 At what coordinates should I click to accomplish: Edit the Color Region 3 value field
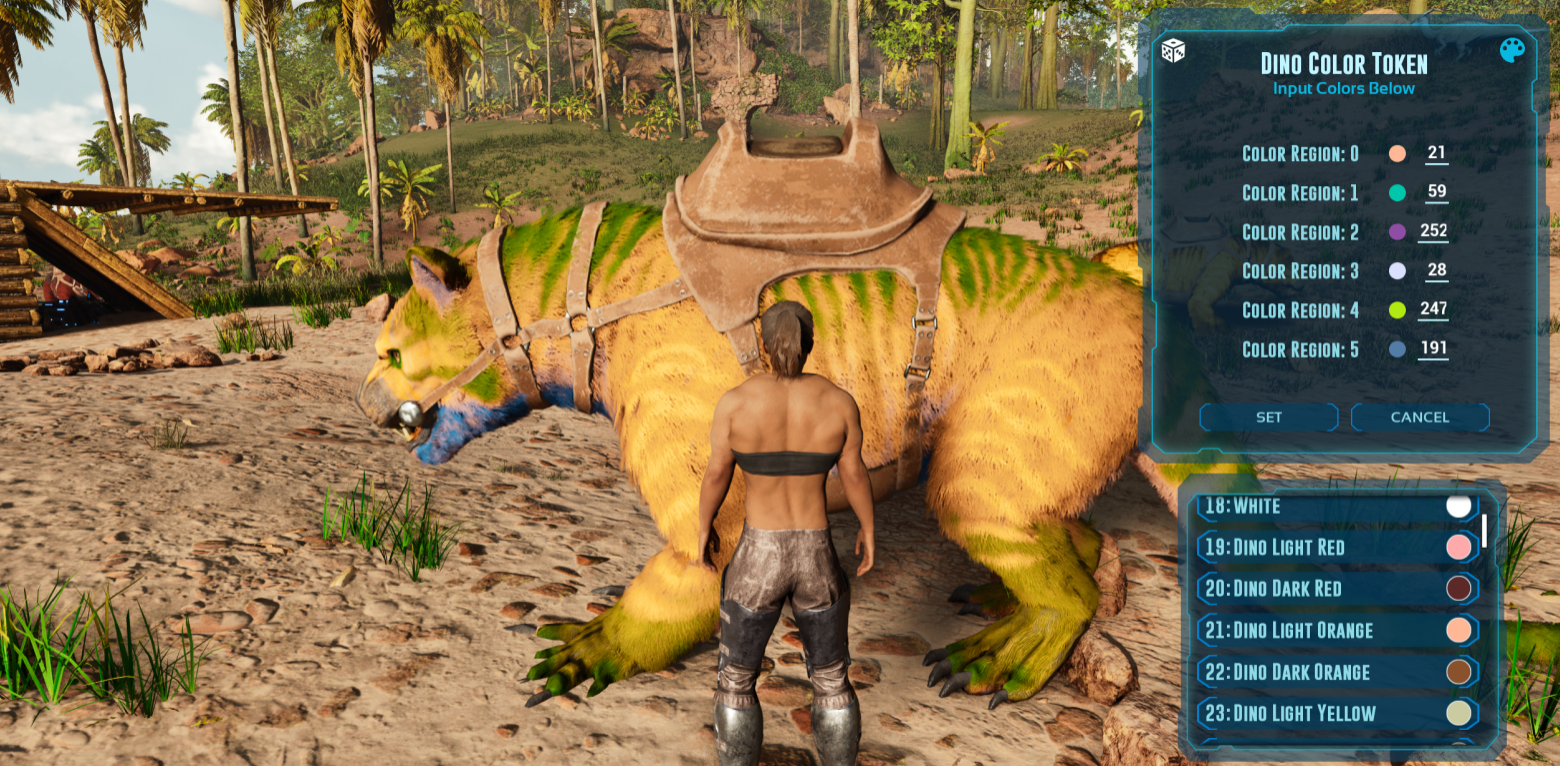pos(1436,271)
